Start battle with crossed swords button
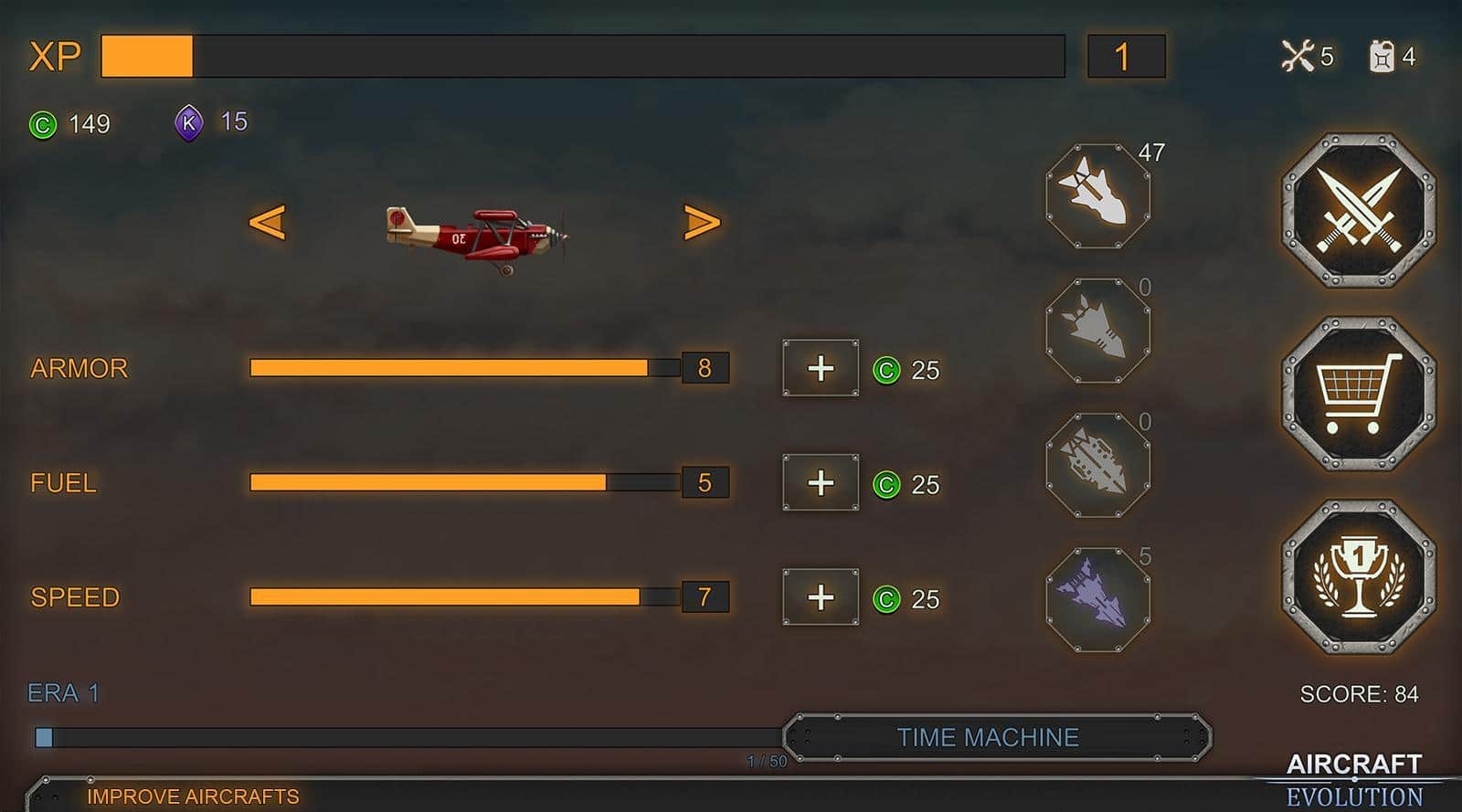This screenshot has height=812, width=1462. (1359, 211)
